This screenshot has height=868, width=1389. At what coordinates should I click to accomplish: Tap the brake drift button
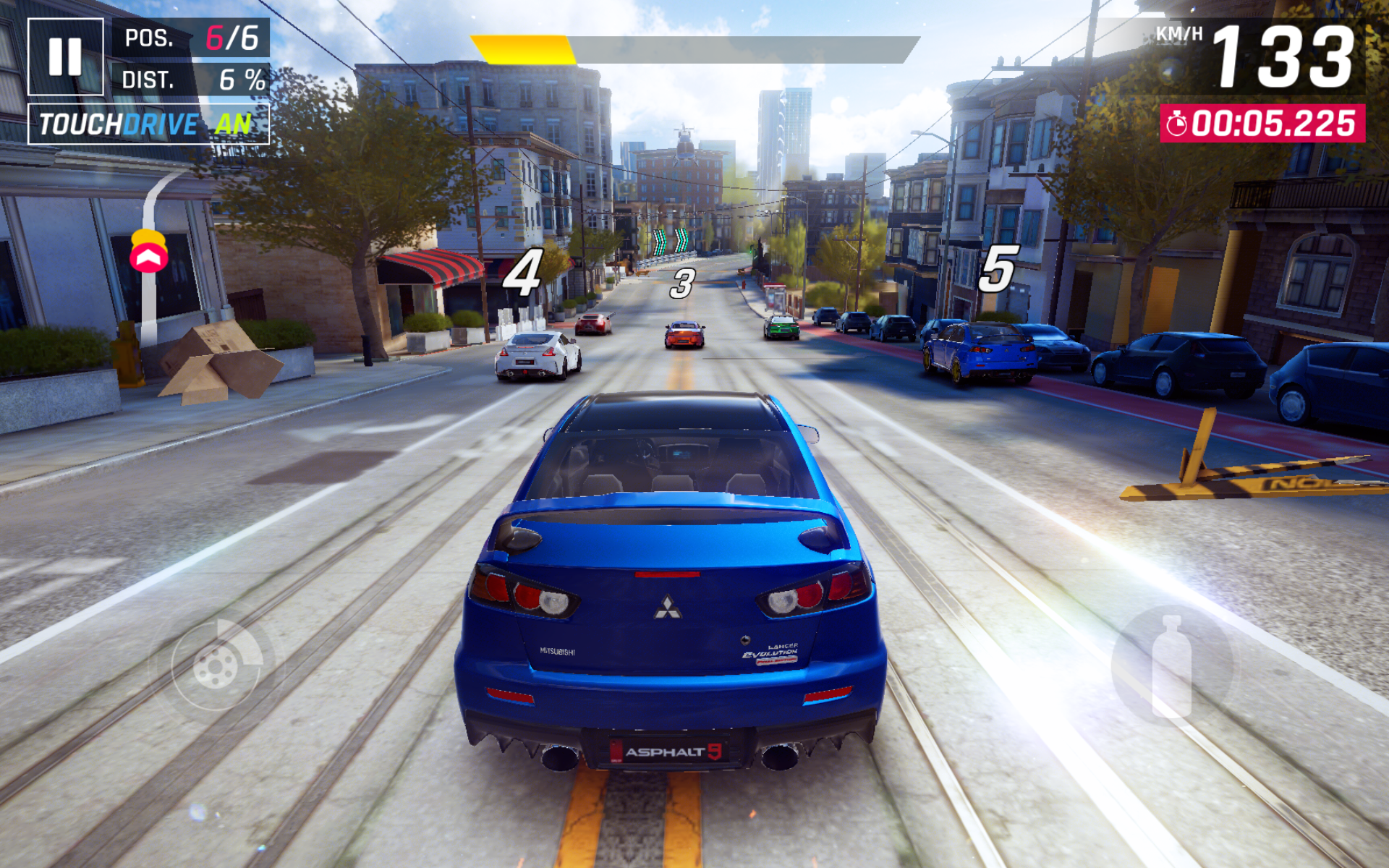(x=217, y=665)
